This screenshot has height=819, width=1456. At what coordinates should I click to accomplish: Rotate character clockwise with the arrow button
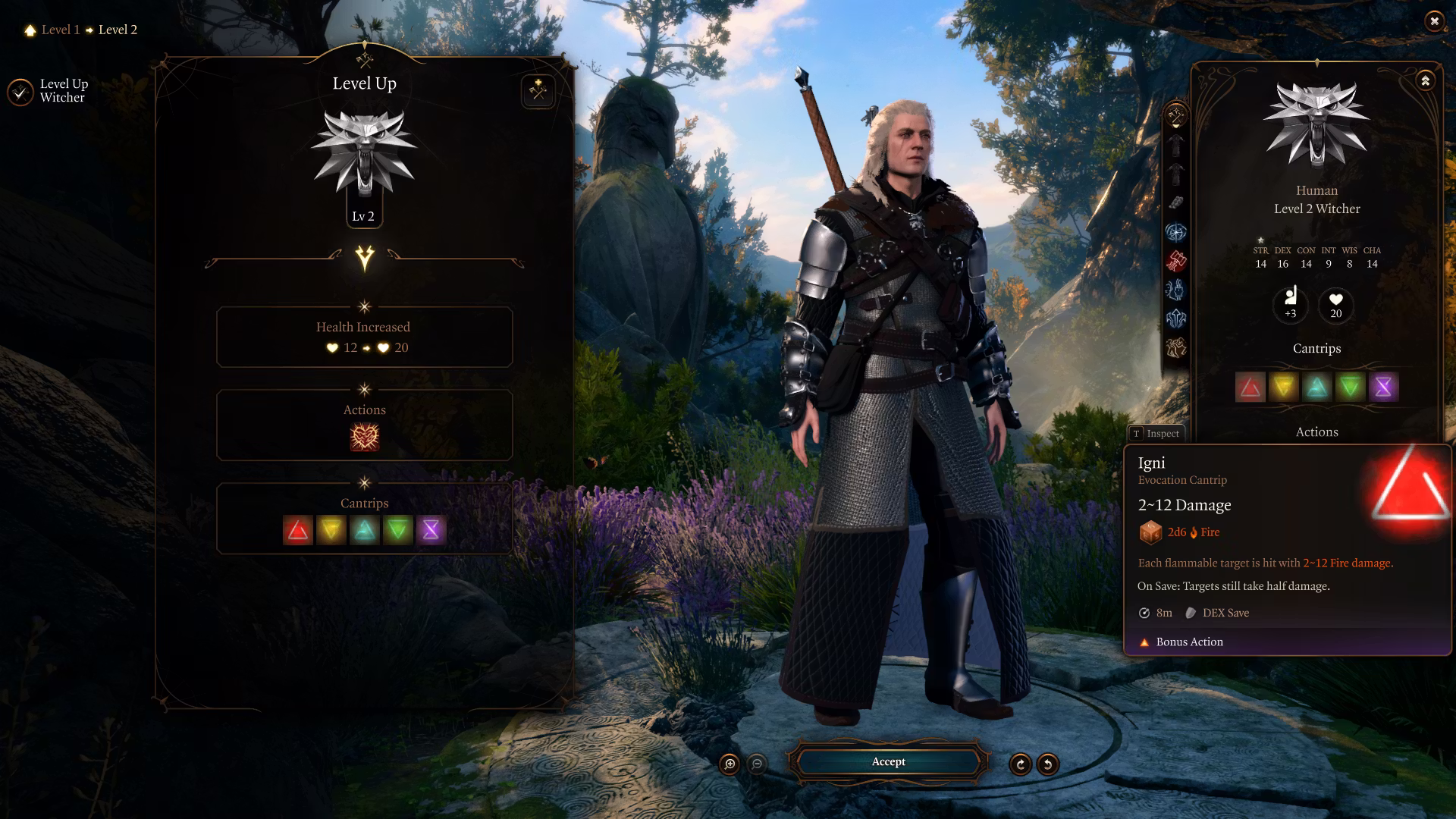(x=1021, y=764)
